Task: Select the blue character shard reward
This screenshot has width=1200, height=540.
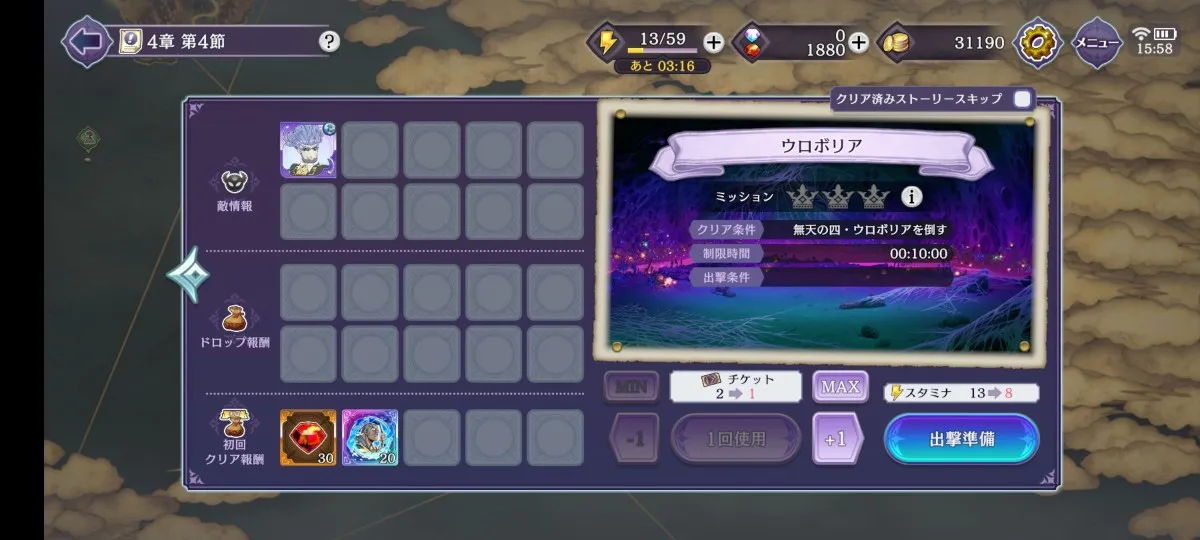Action: coord(370,437)
